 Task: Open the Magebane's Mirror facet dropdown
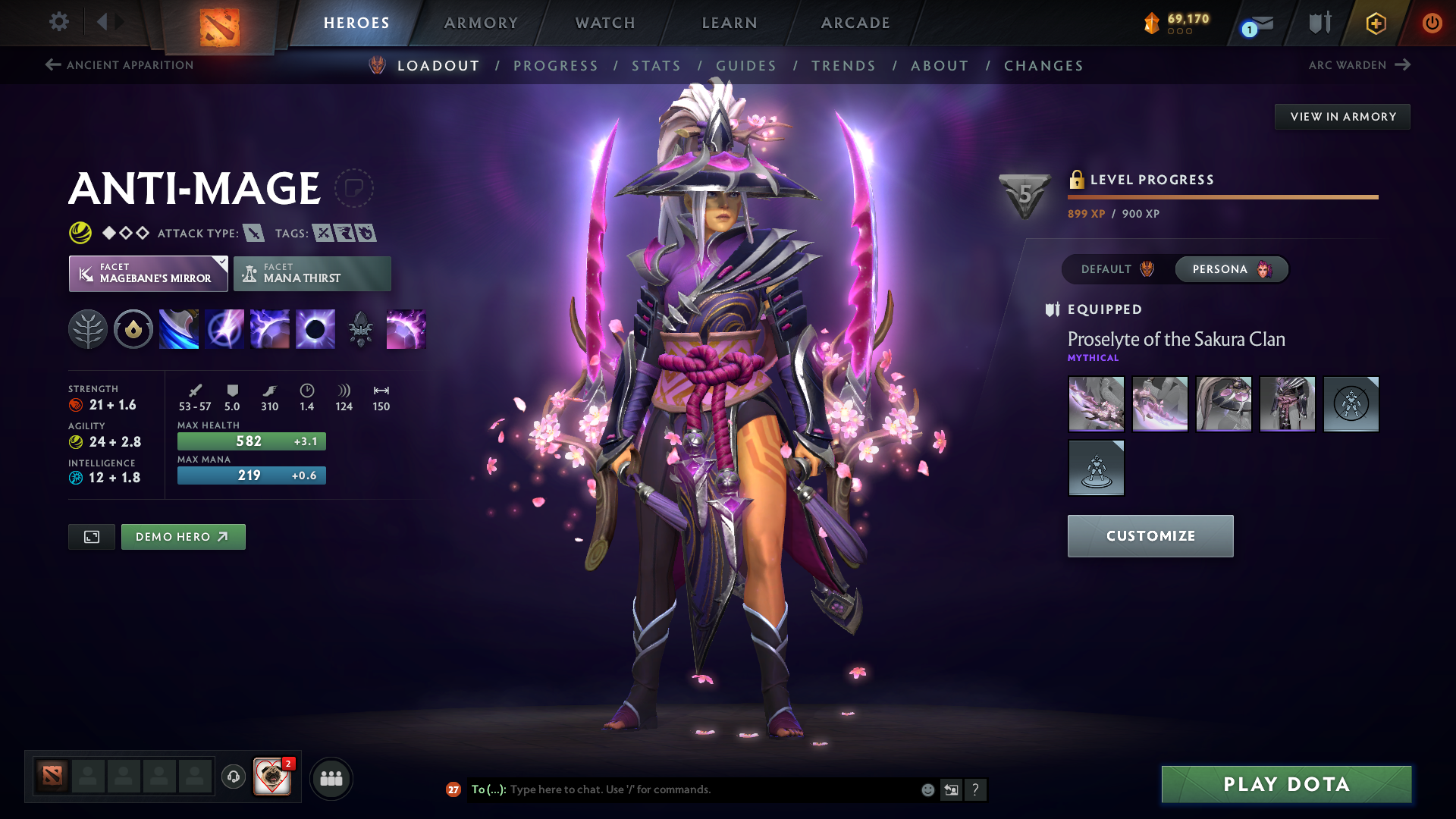coord(149,273)
